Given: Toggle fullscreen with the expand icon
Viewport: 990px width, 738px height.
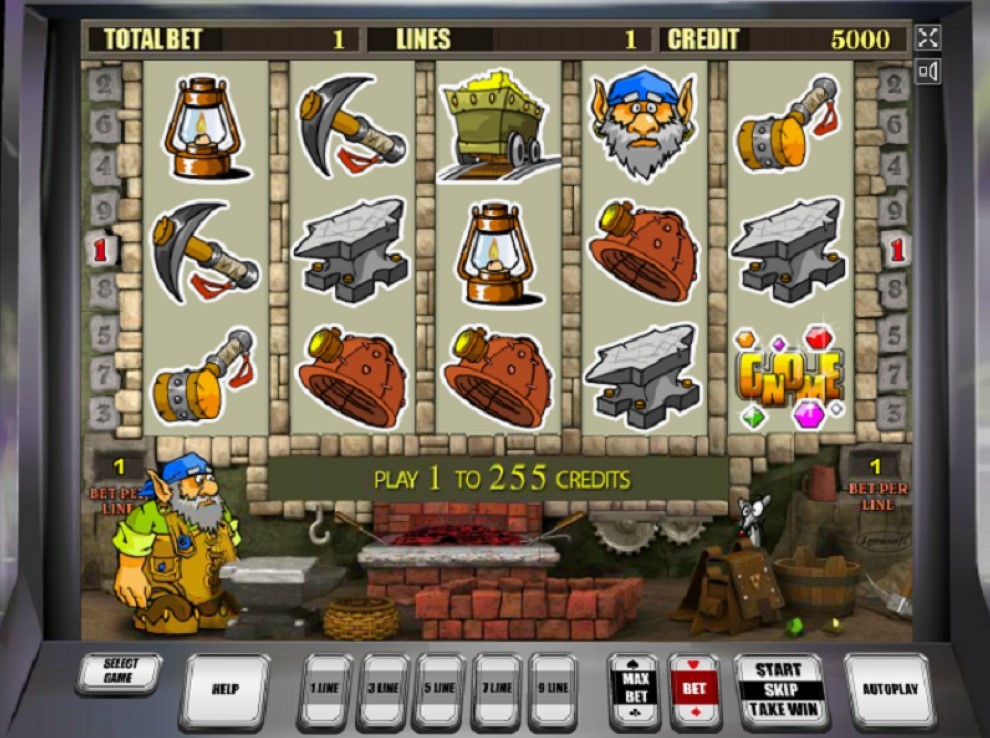Looking at the screenshot, I should tap(928, 38).
